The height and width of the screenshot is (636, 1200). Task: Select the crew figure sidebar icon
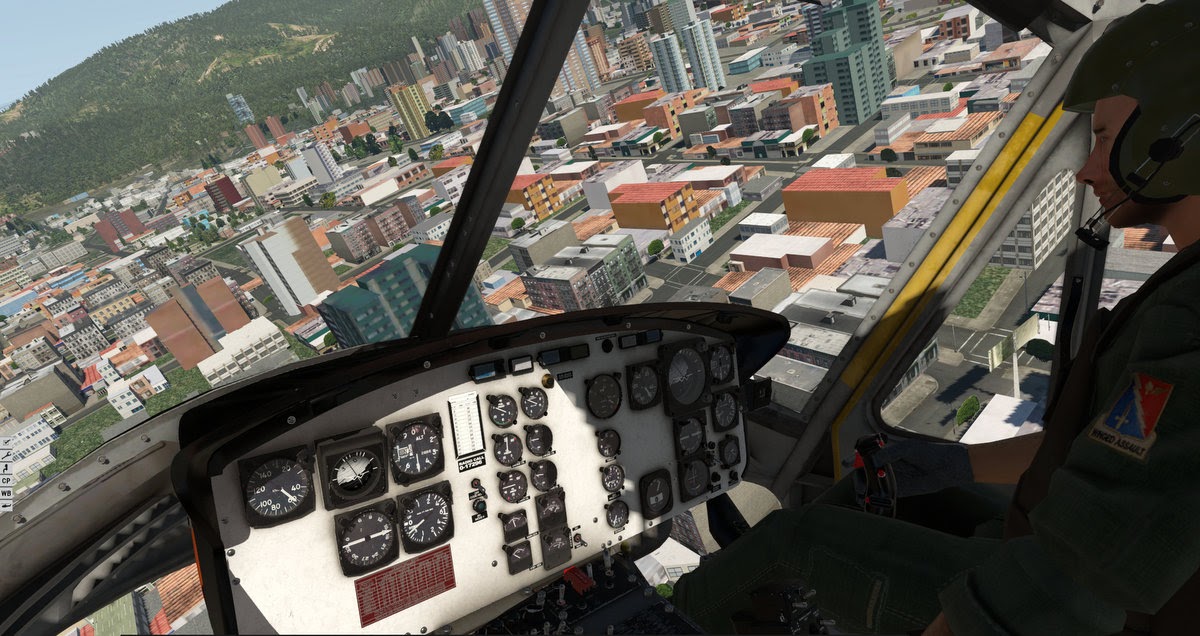pos(6,468)
